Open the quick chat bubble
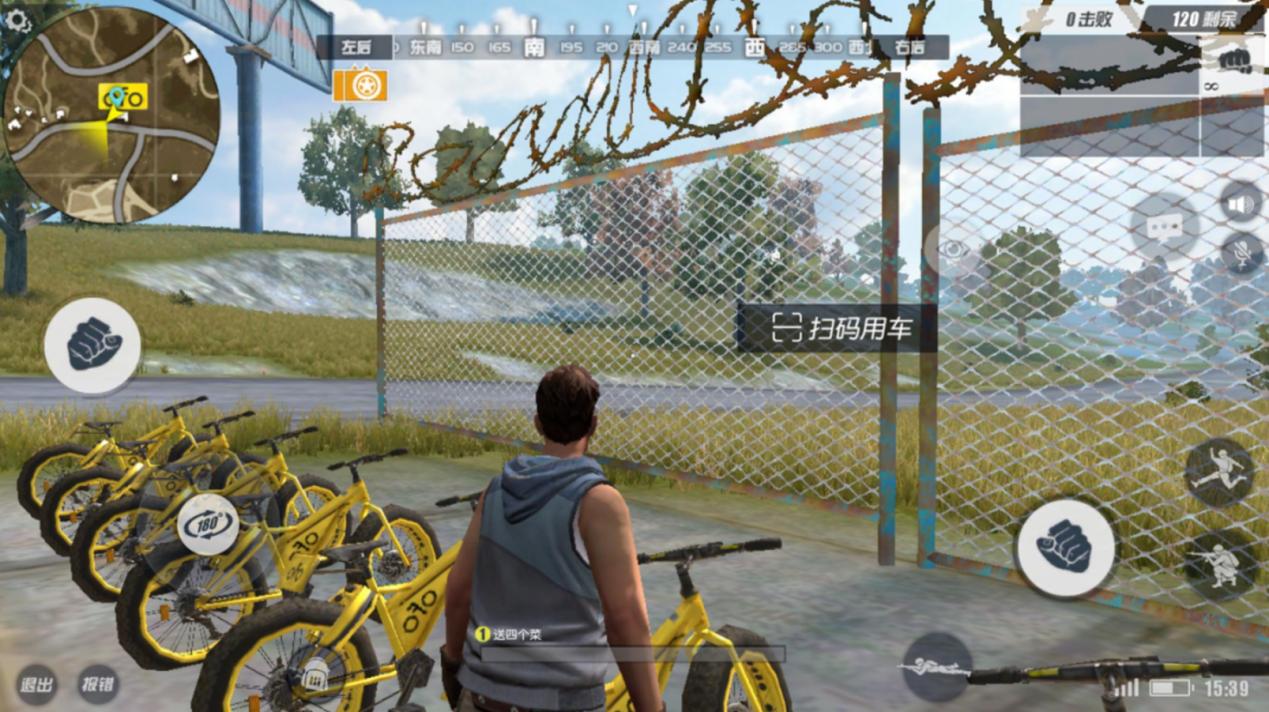This screenshot has height=712, width=1269. (x=1165, y=227)
